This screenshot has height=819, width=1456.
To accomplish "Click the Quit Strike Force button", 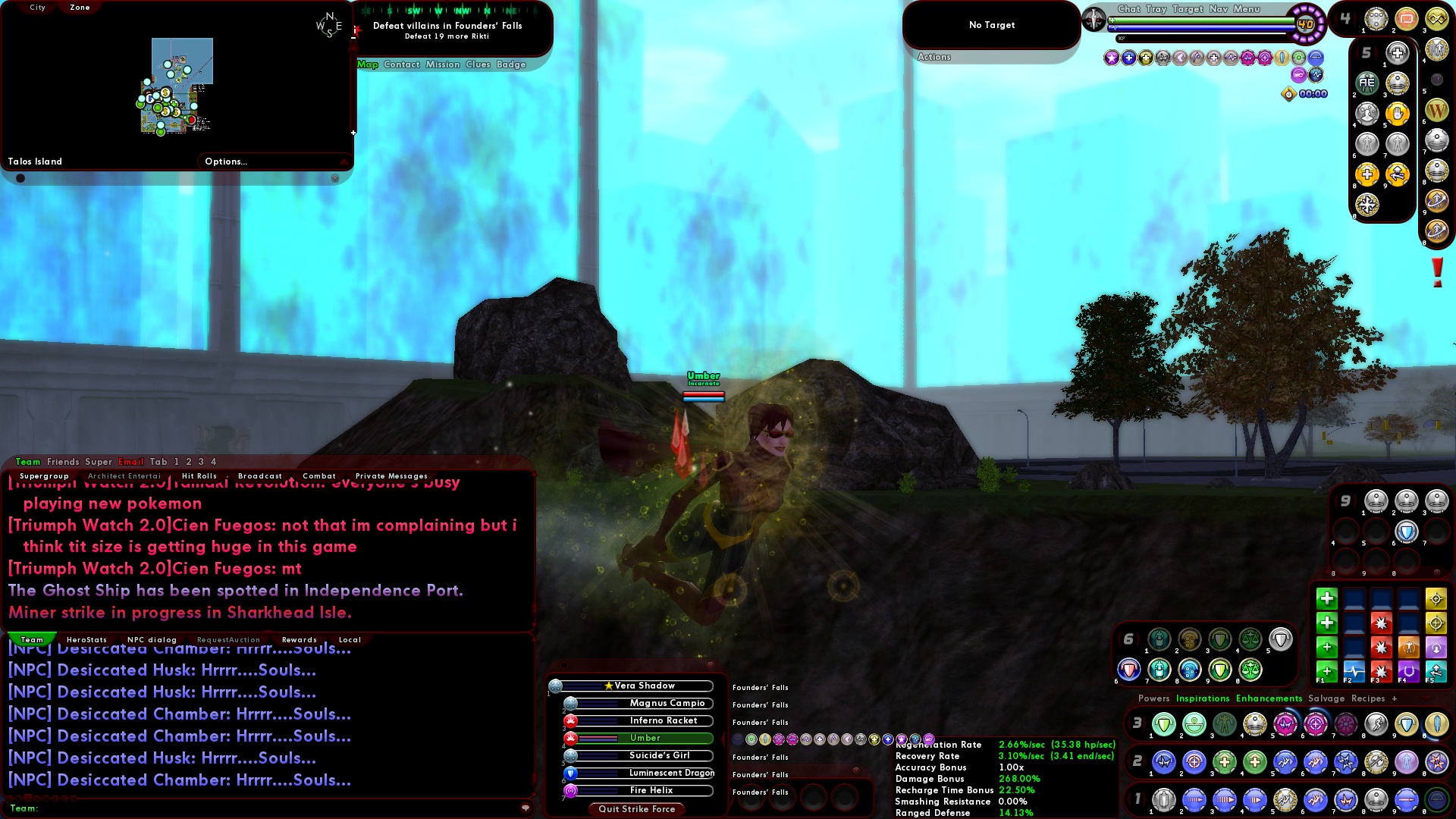I will coord(635,809).
